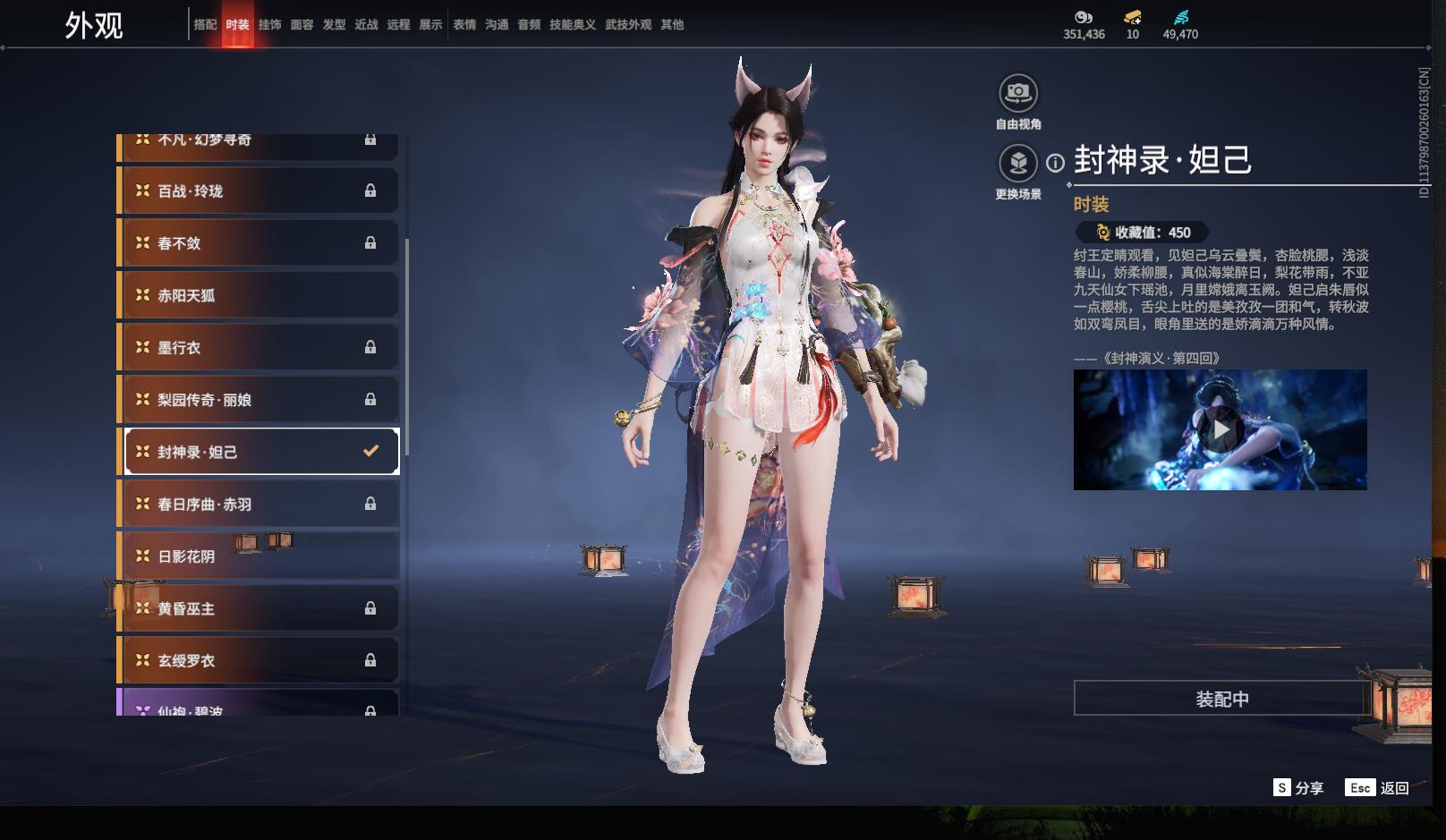Choose the 梨园传奇·丽娘 outfit
The width and height of the screenshot is (1446, 840).
click(x=259, y=400)
